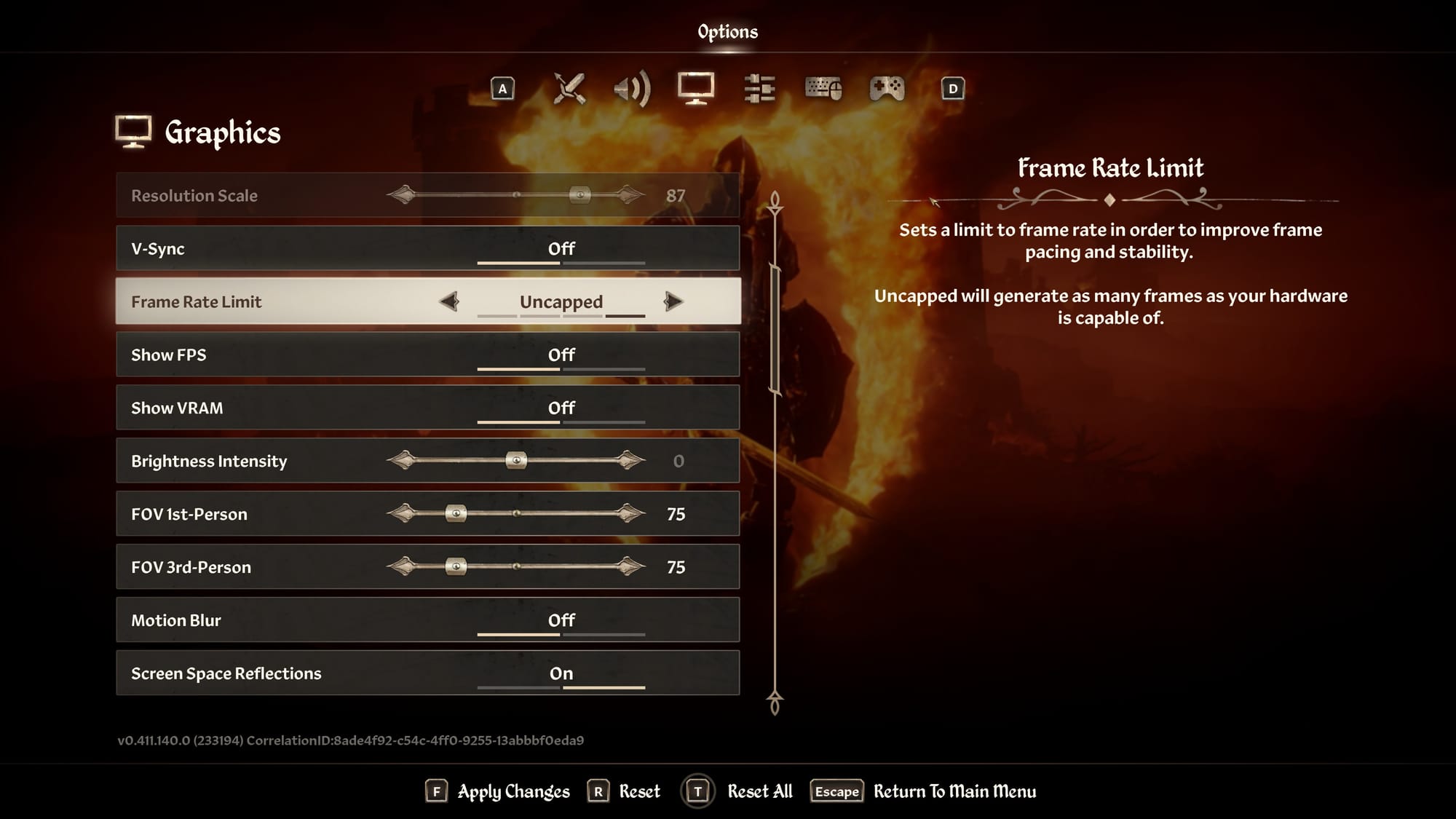Select the Graphics section heading
This screenshot has height=819, width=1456.
click(222, 132)
